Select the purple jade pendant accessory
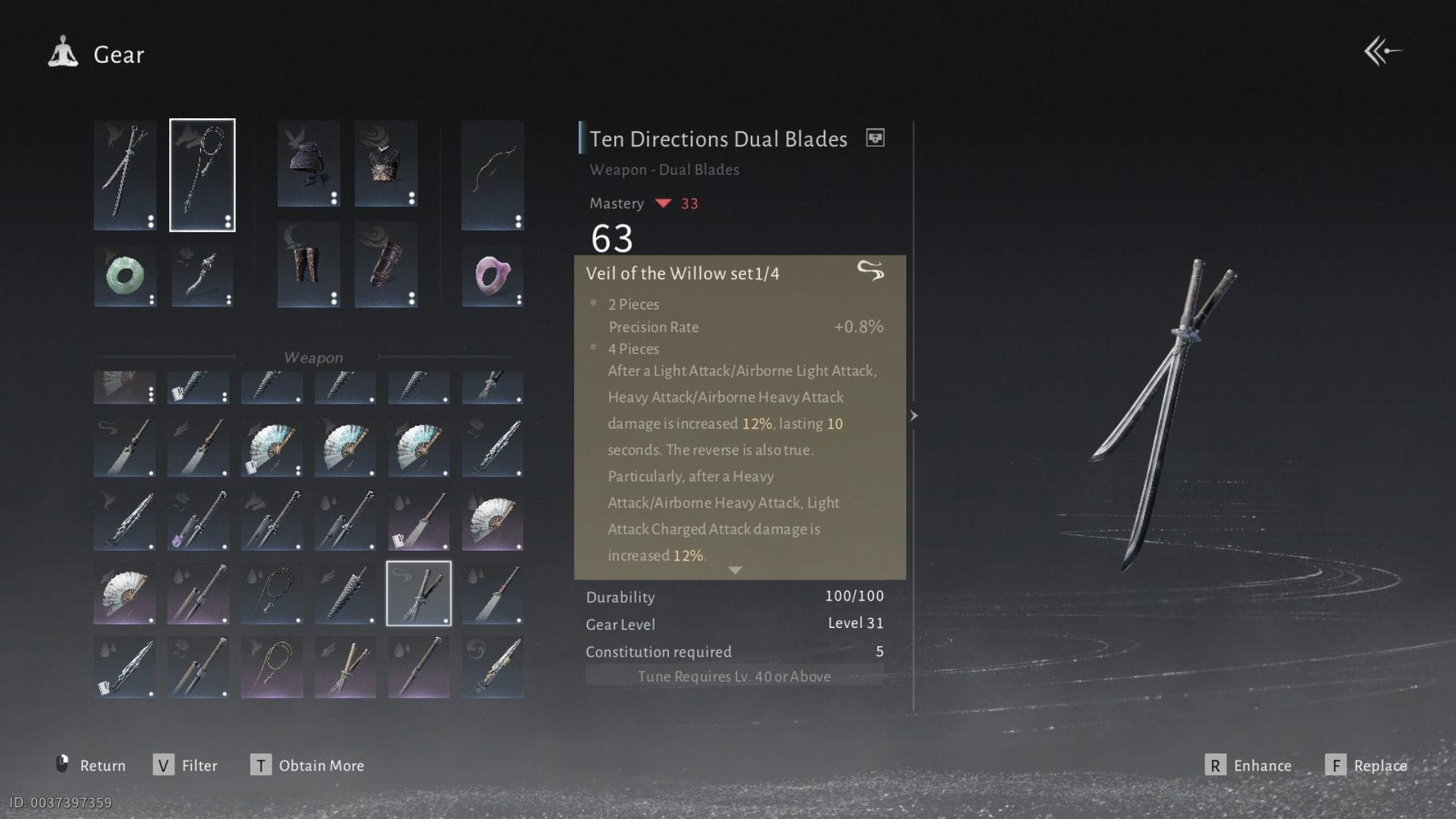Viewport: 1456px width, 819px height. (x=492, y=278)
